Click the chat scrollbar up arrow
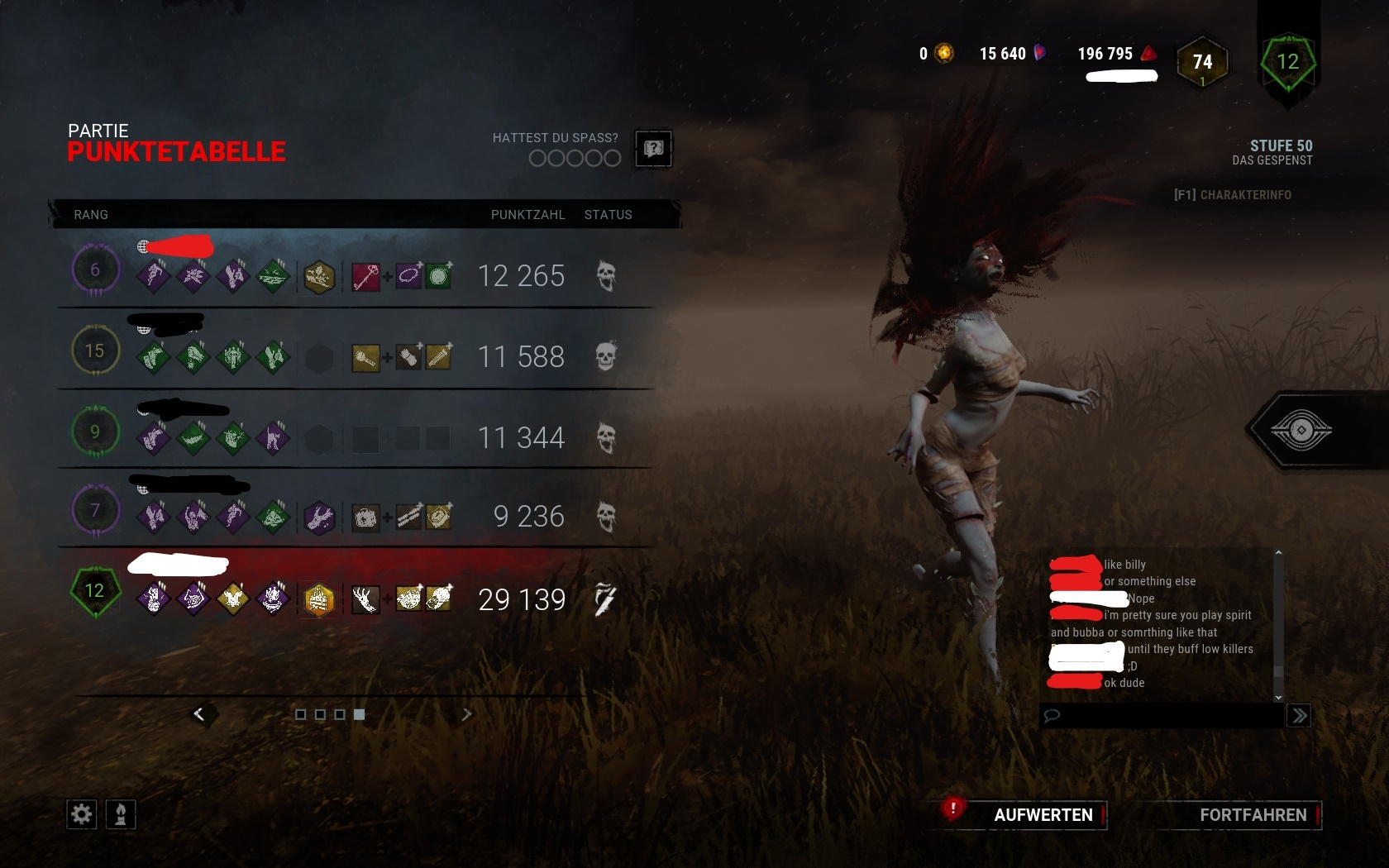The image size is (1389, 868). [x=1279, y=552]
